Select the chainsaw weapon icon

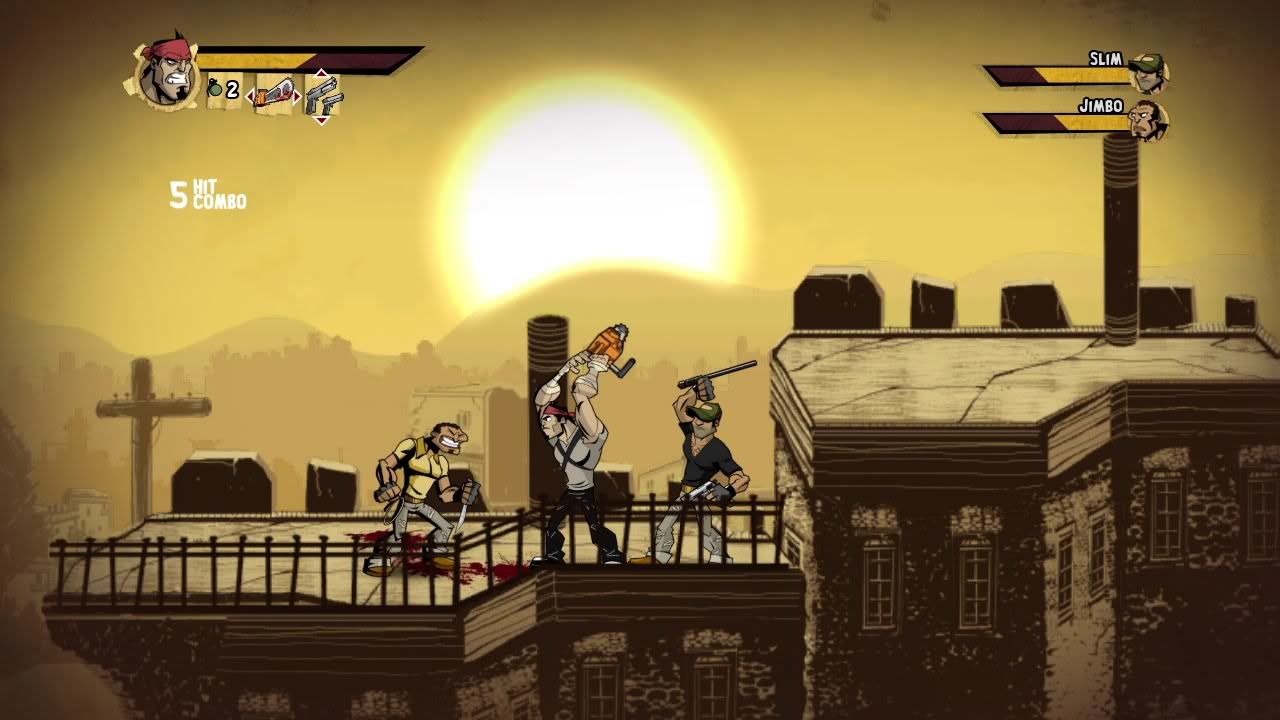coord(274,96)
